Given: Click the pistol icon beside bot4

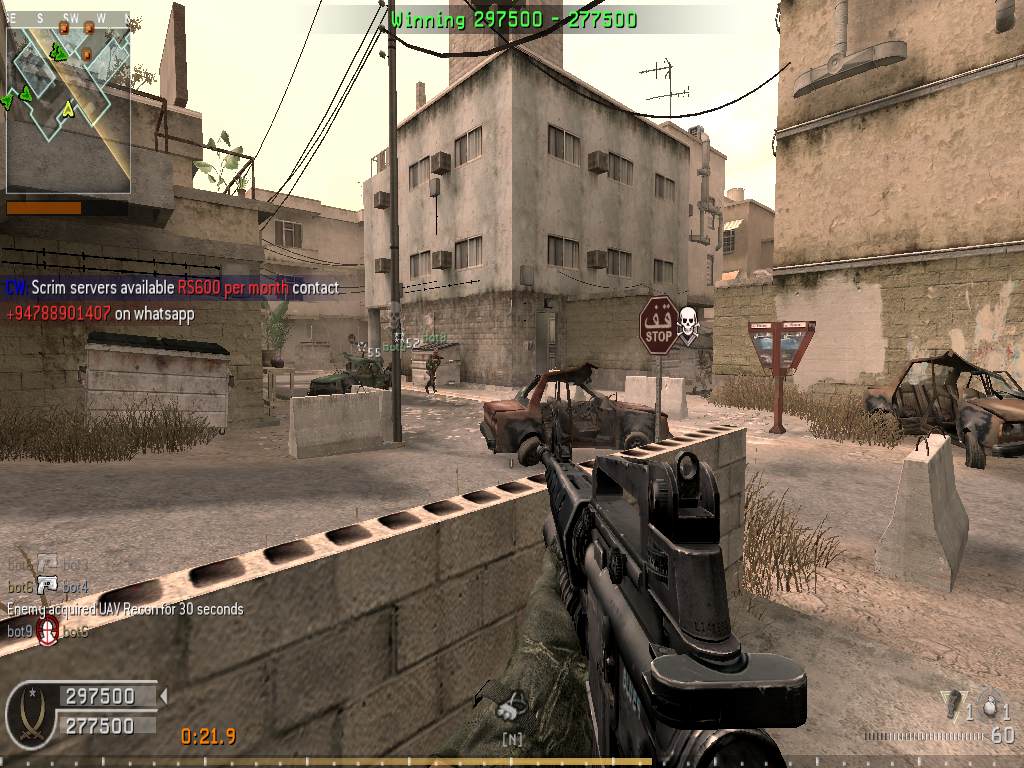Looking at the screenshot, I should click(x=48, y=585).
